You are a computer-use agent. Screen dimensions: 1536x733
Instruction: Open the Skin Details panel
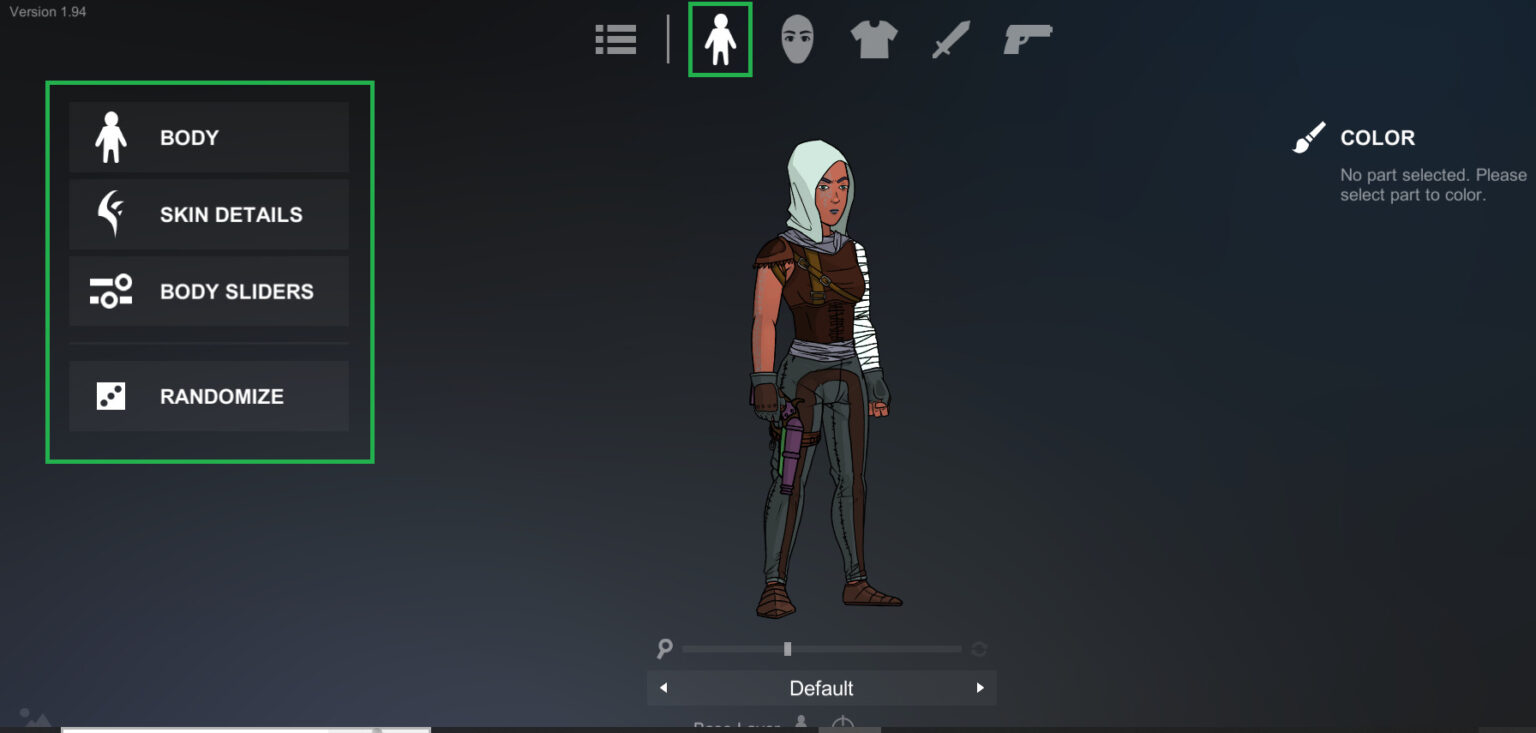[208, 214]
